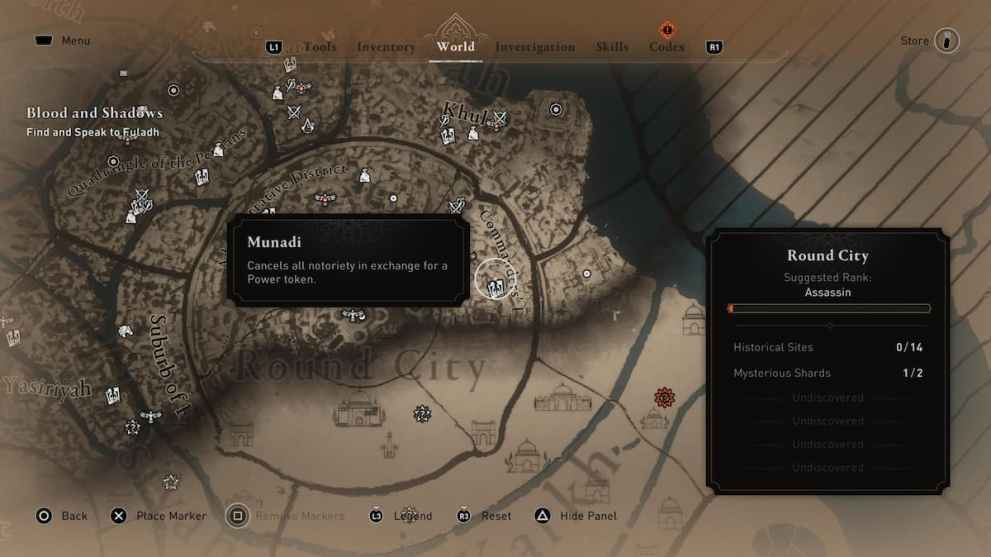The width and height of the screenshot is (991, 557).
Task: Open the Codex tab
Action: pyautogui.click(x=666, y=47)
